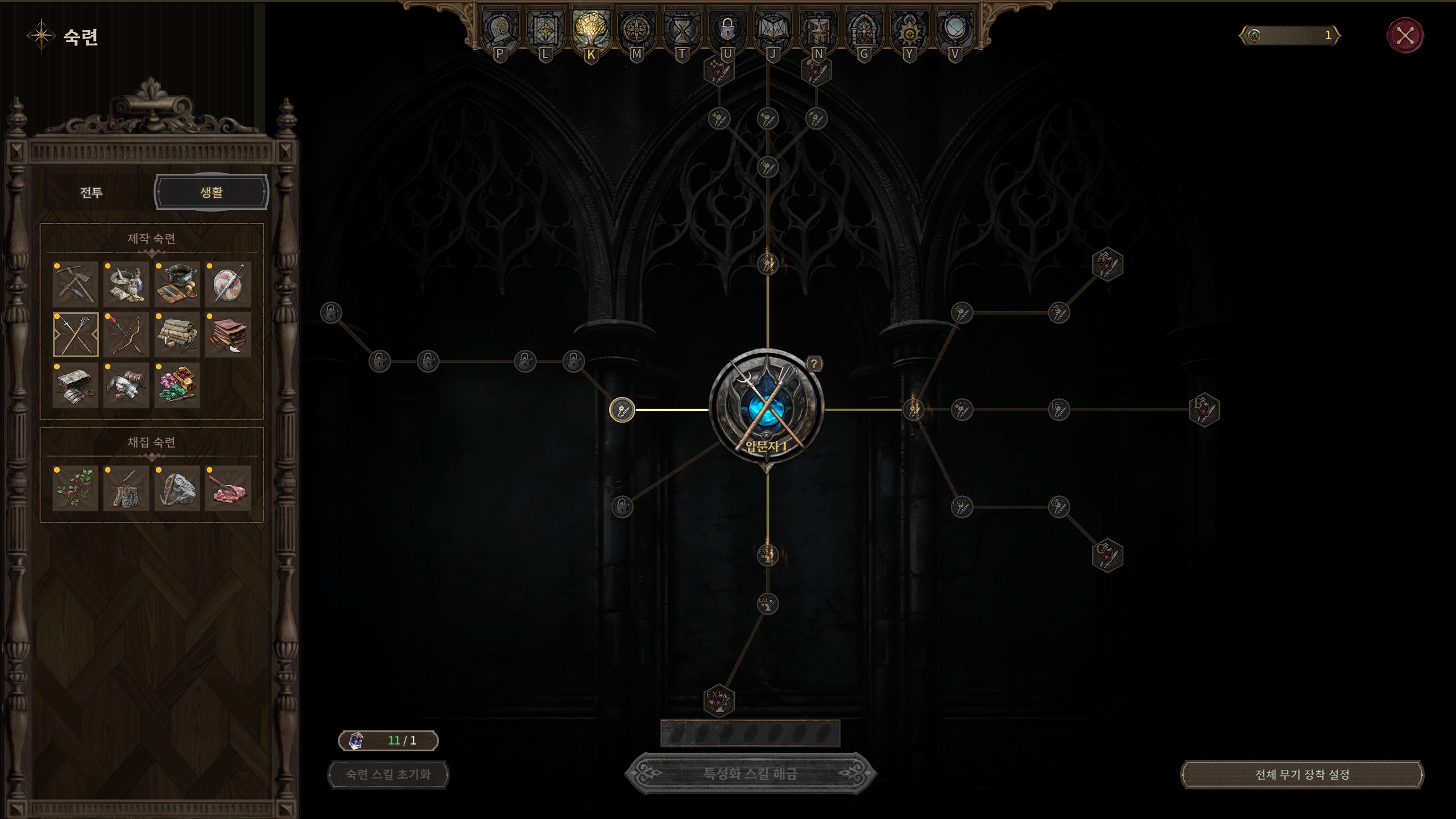Pick the sword and shield crafting proficiency
Viewport: 1456px width, 819px height.
228,284
